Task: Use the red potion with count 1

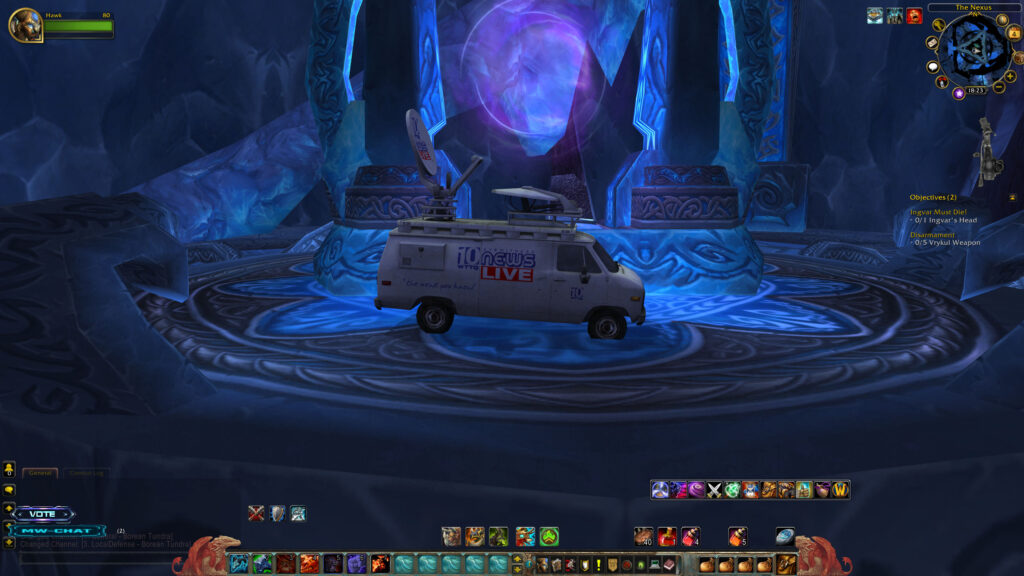Action: [x=667, y=536]
